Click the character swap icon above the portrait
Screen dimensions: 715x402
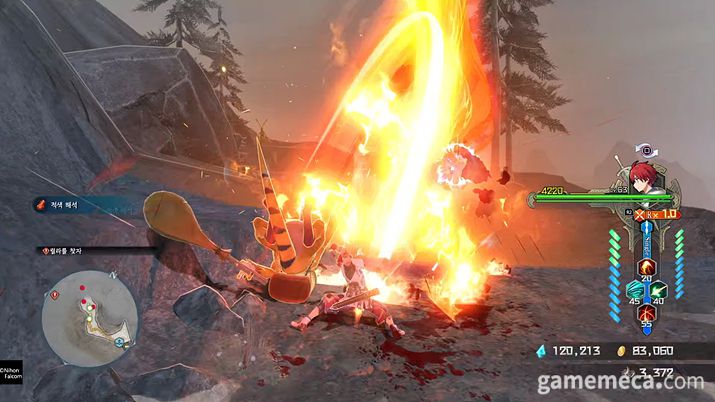pyautogui.click(x=647, y=150)
